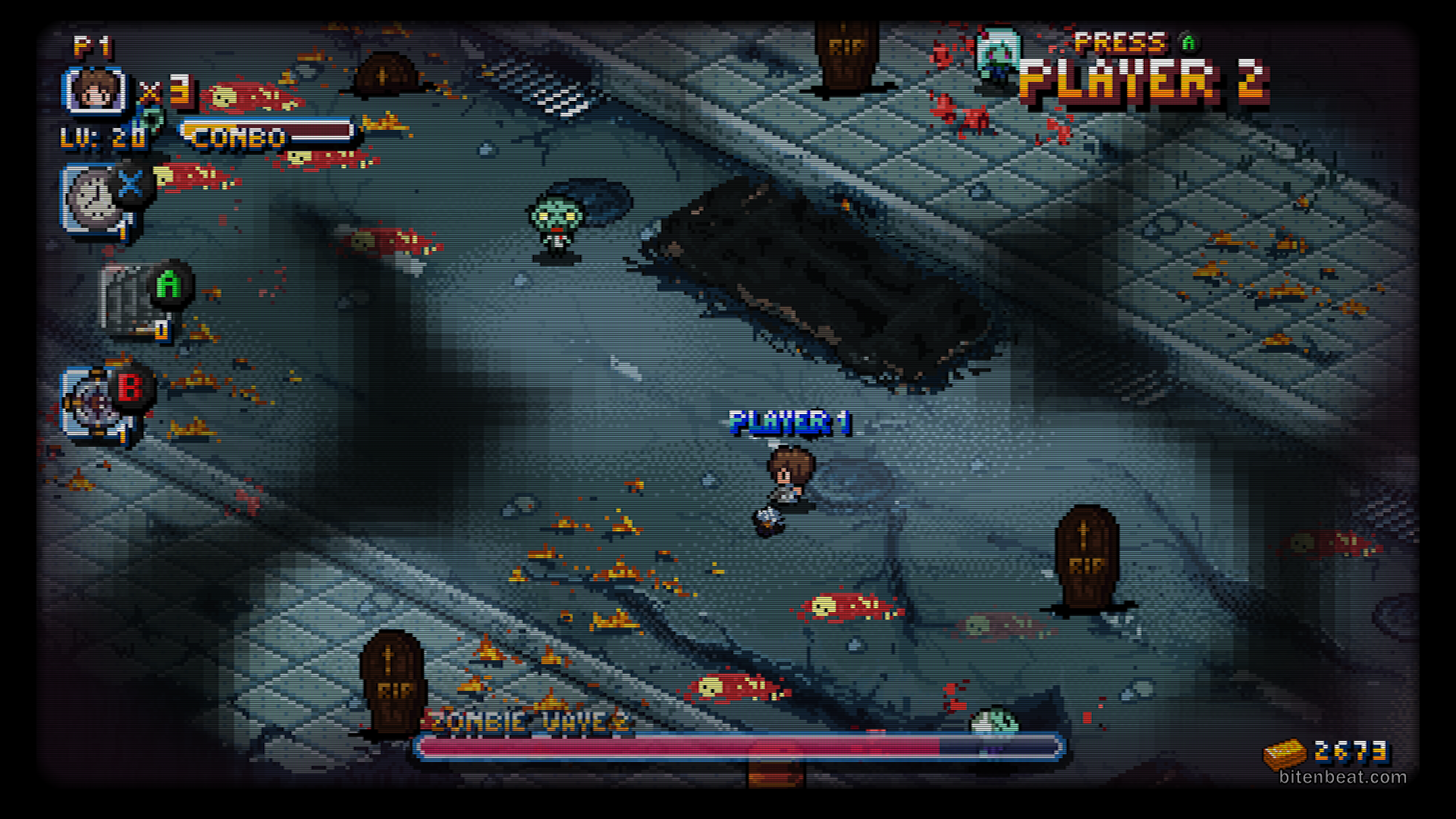1456x819 pixels.
Task: Click the Player 1 character portrait
Action: [94, 91]
